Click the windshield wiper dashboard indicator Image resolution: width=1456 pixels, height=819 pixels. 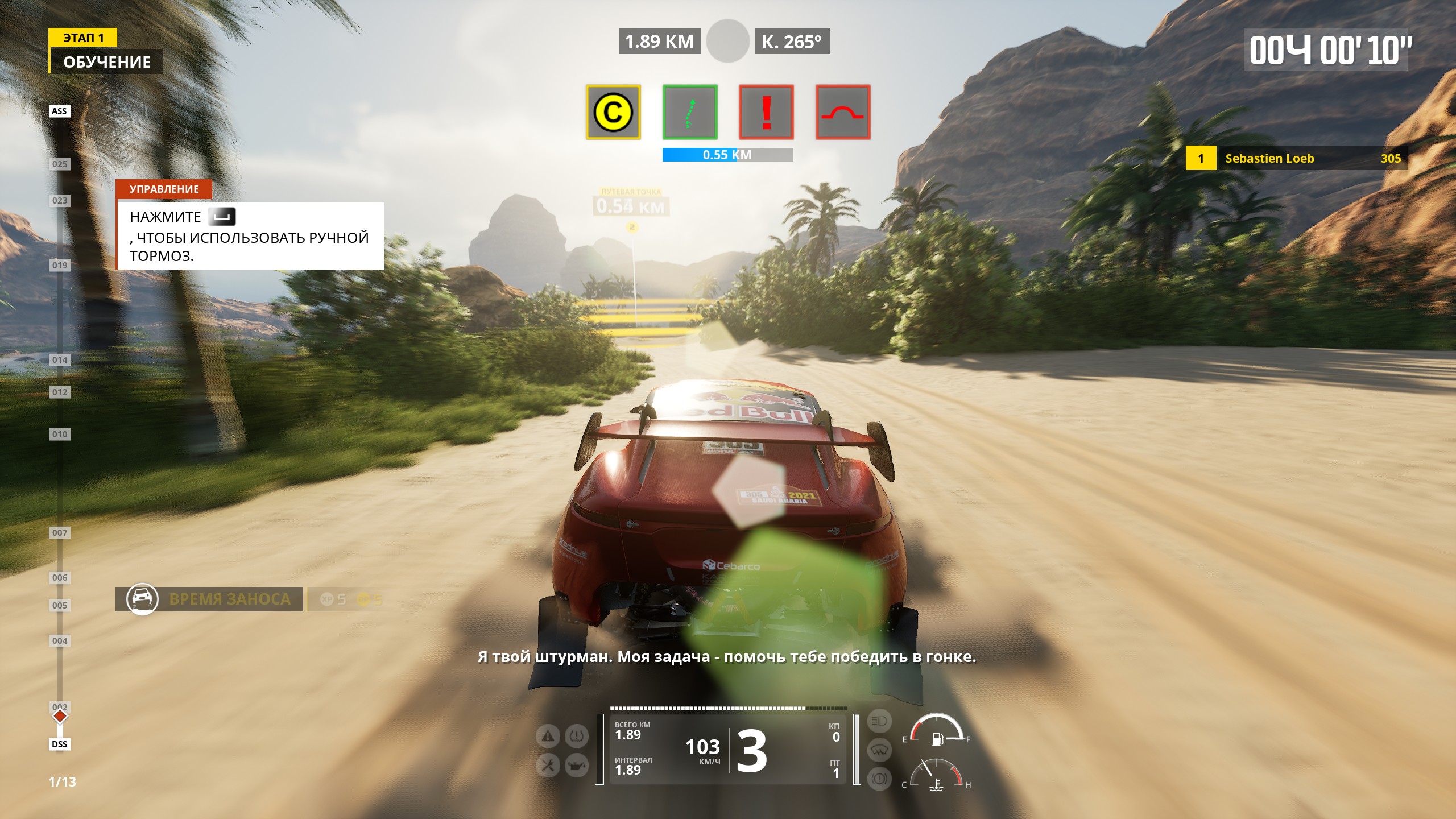(x=879, y=750)
